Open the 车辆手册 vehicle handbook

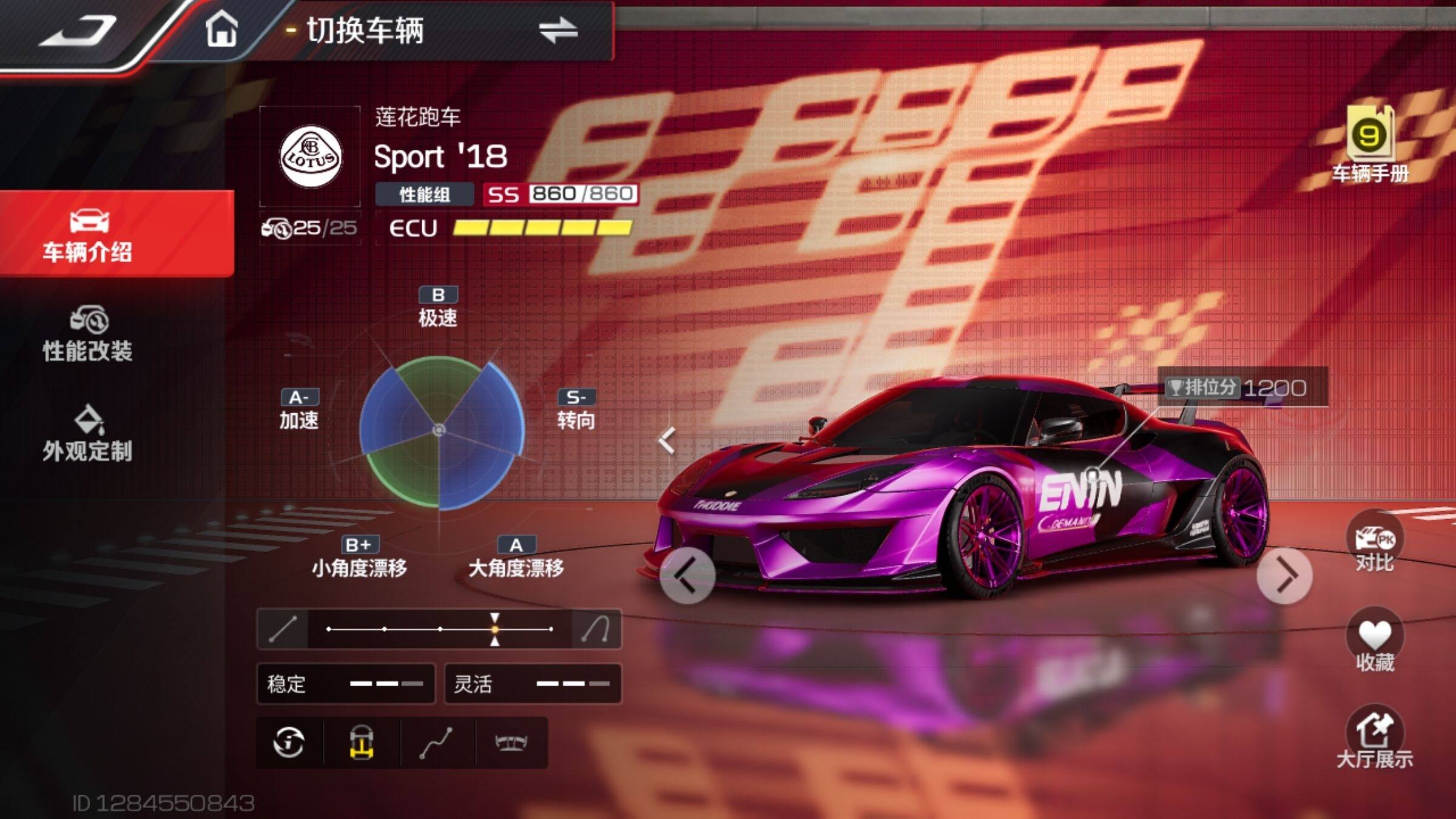(1370, 144)
